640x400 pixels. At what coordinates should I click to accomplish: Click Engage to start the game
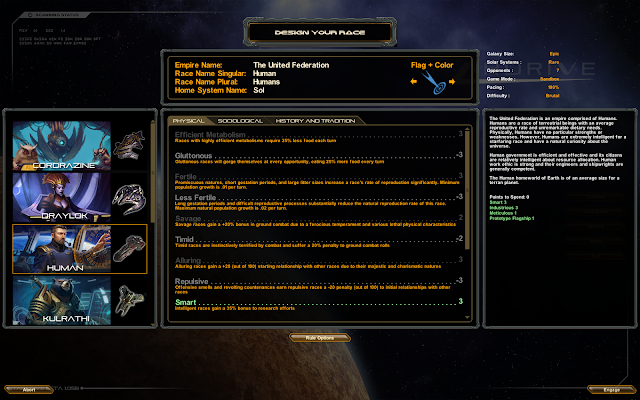pyautogui.click(x=611, y=389)
